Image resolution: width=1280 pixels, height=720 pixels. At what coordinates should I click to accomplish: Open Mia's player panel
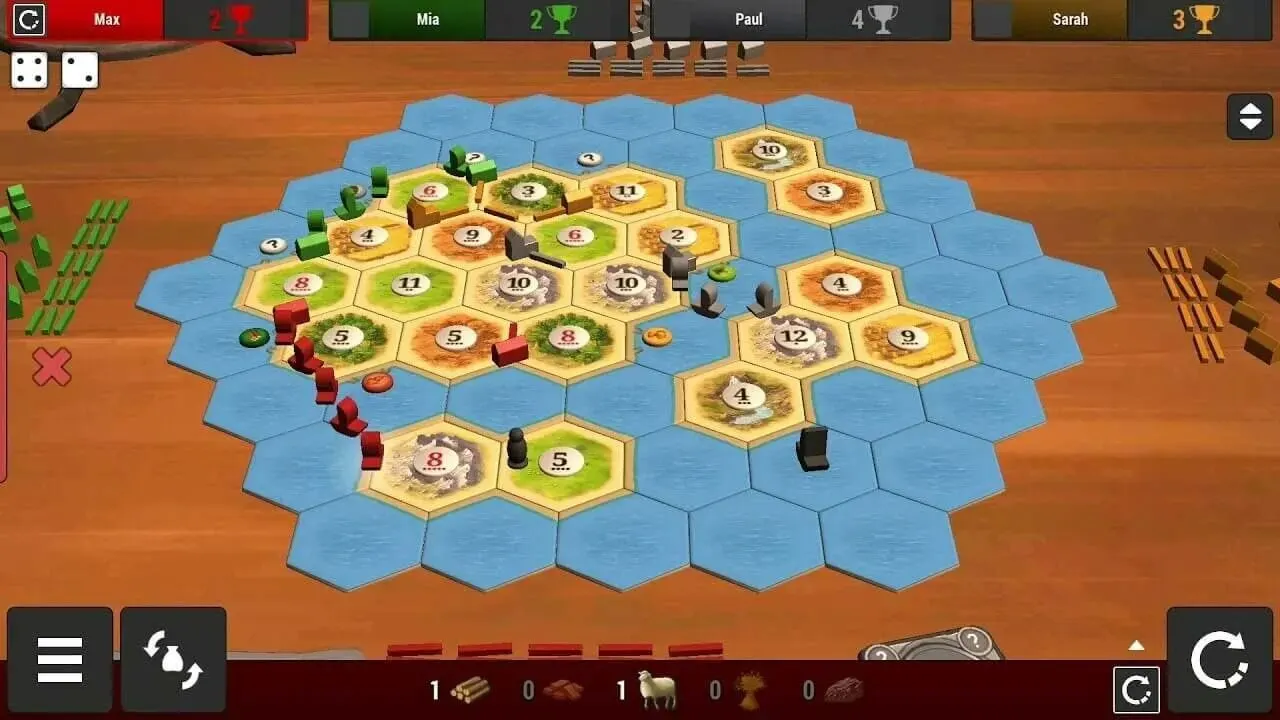(x=427, y=18)
